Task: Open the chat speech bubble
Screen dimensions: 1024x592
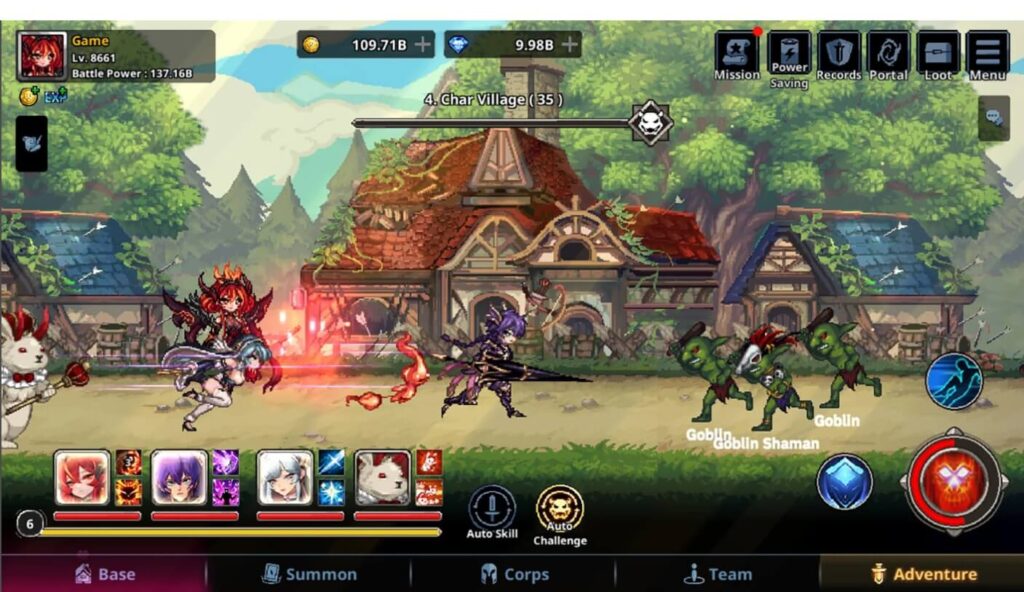Action: [994, 118]
